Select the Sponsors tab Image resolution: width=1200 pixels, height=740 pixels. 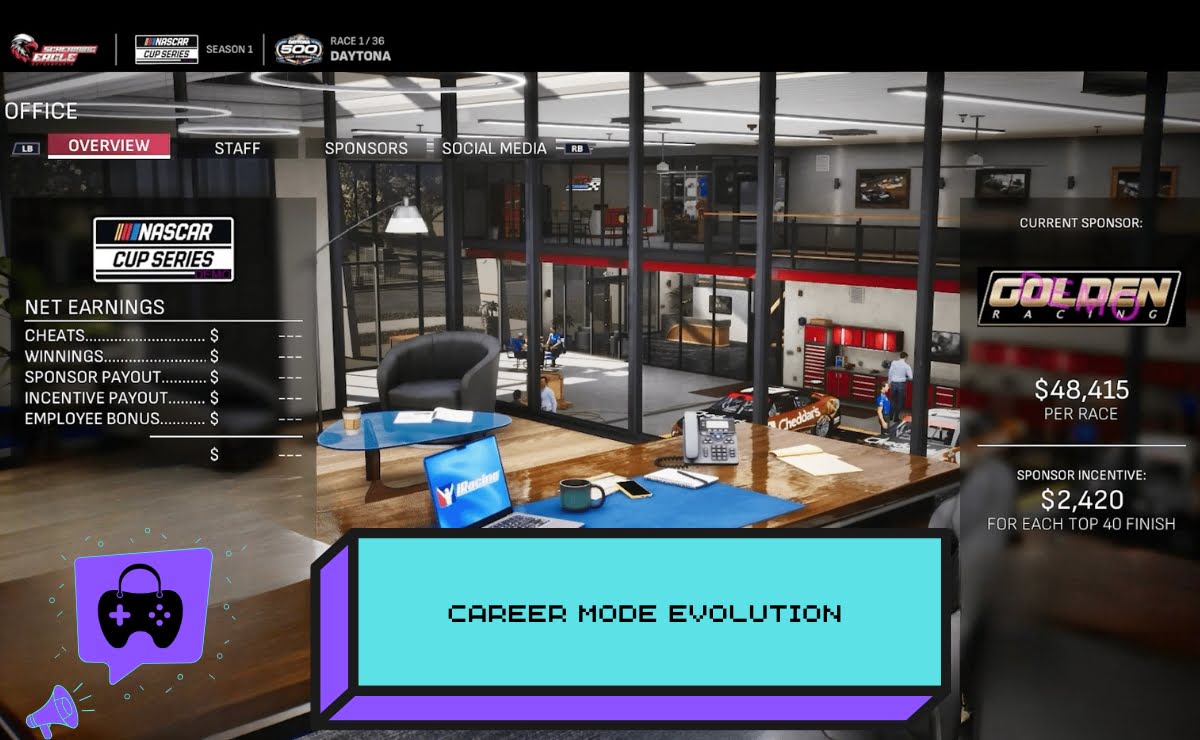(x=366, y=148)
